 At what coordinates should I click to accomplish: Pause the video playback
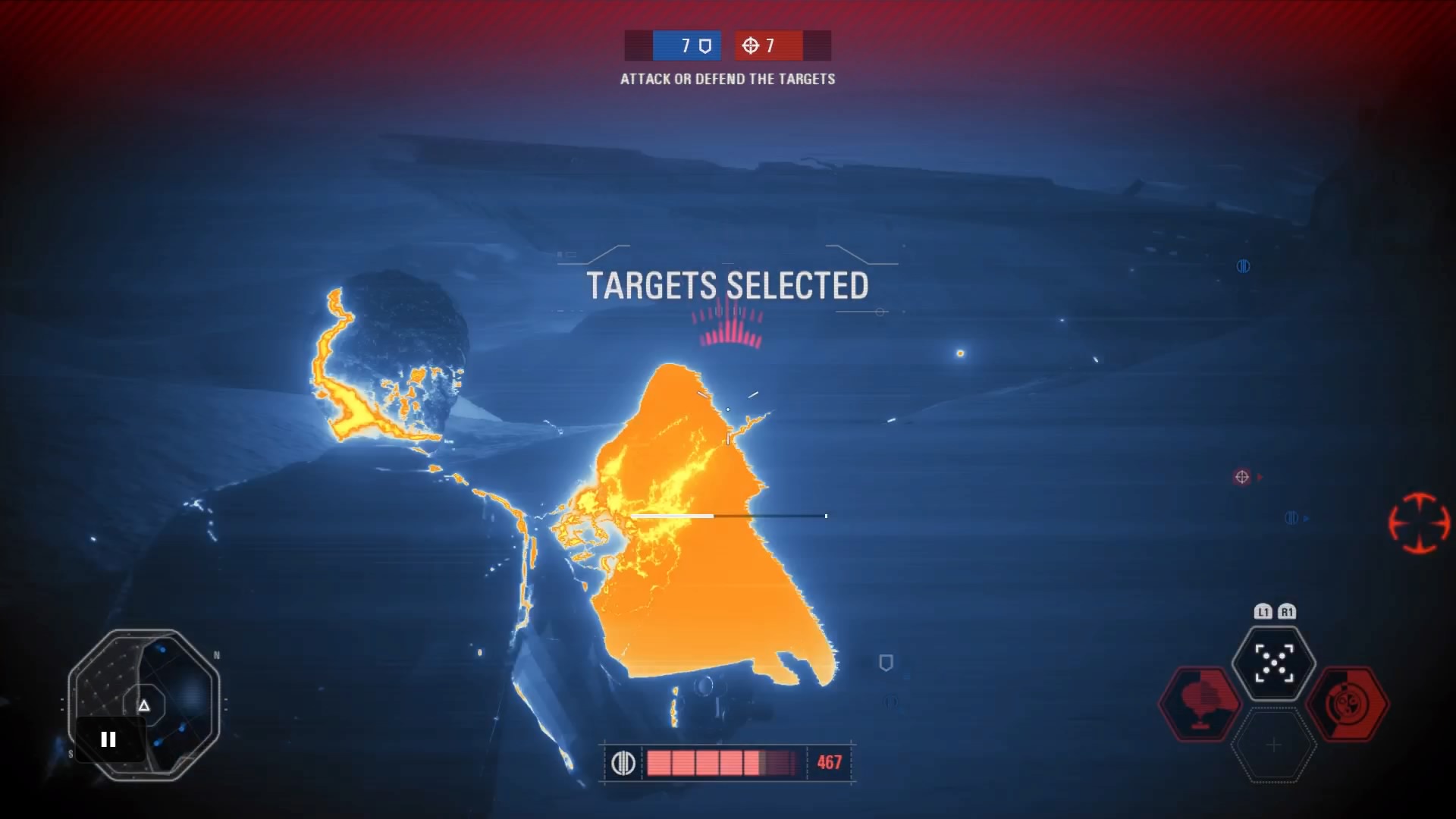(x=108, y=739)
